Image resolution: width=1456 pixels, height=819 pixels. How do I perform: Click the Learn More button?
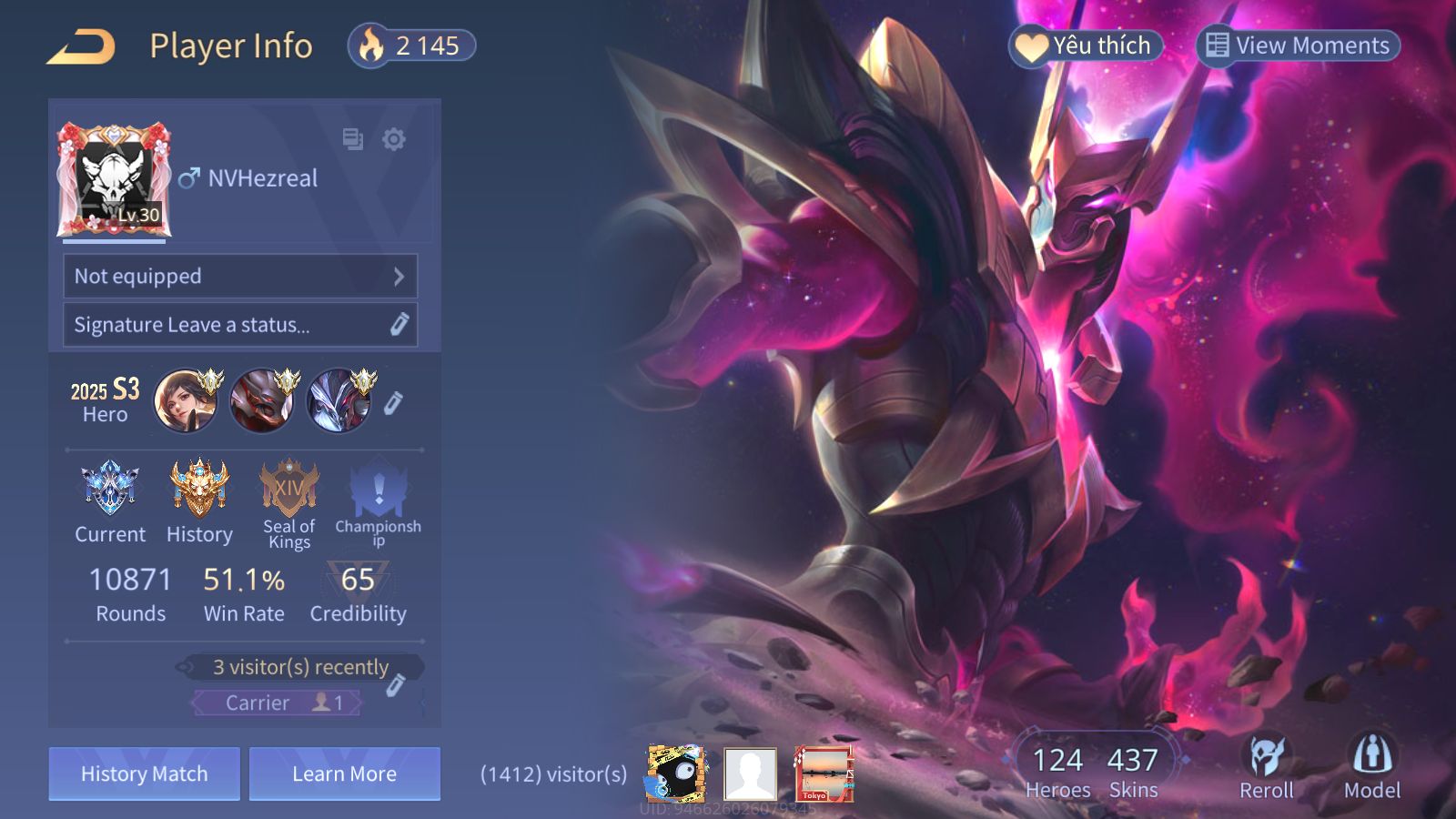pyautogui.click(x=344, y=773)
